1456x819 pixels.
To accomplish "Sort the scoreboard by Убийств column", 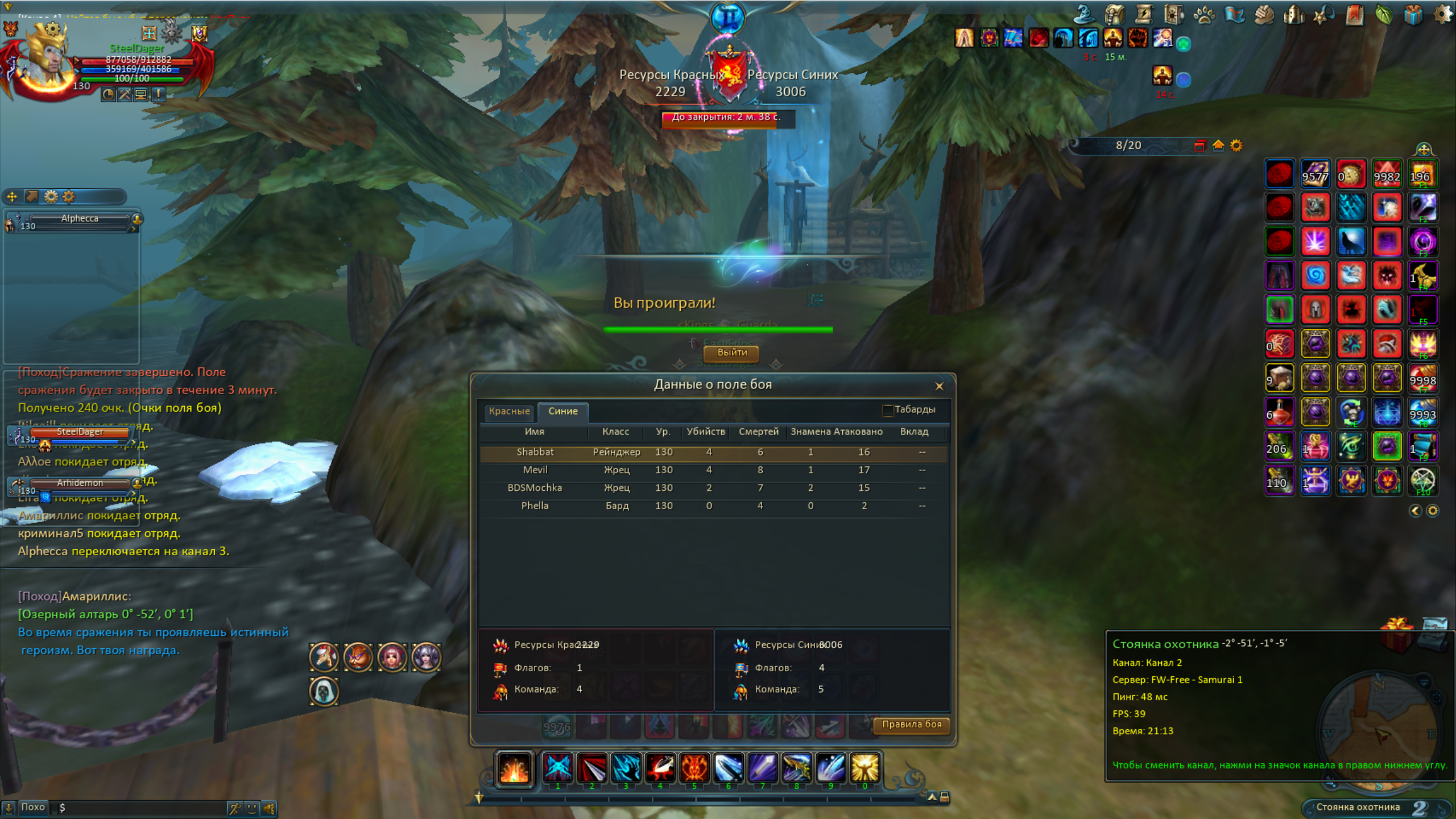I will 705,432.
